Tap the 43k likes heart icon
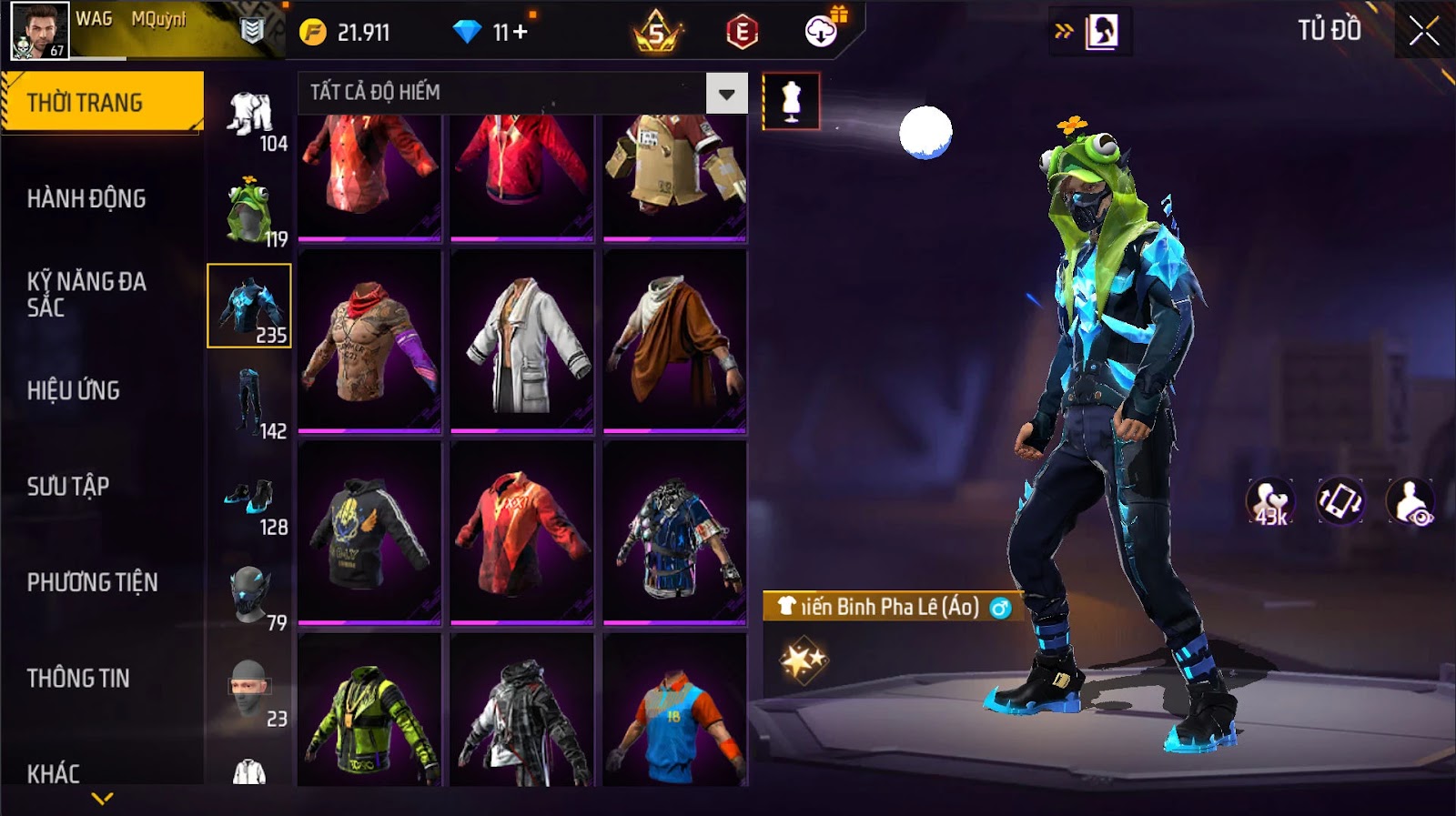The width and height of the screenshot is (1456, 816). pyautogui.click(x=1270, y=501)
